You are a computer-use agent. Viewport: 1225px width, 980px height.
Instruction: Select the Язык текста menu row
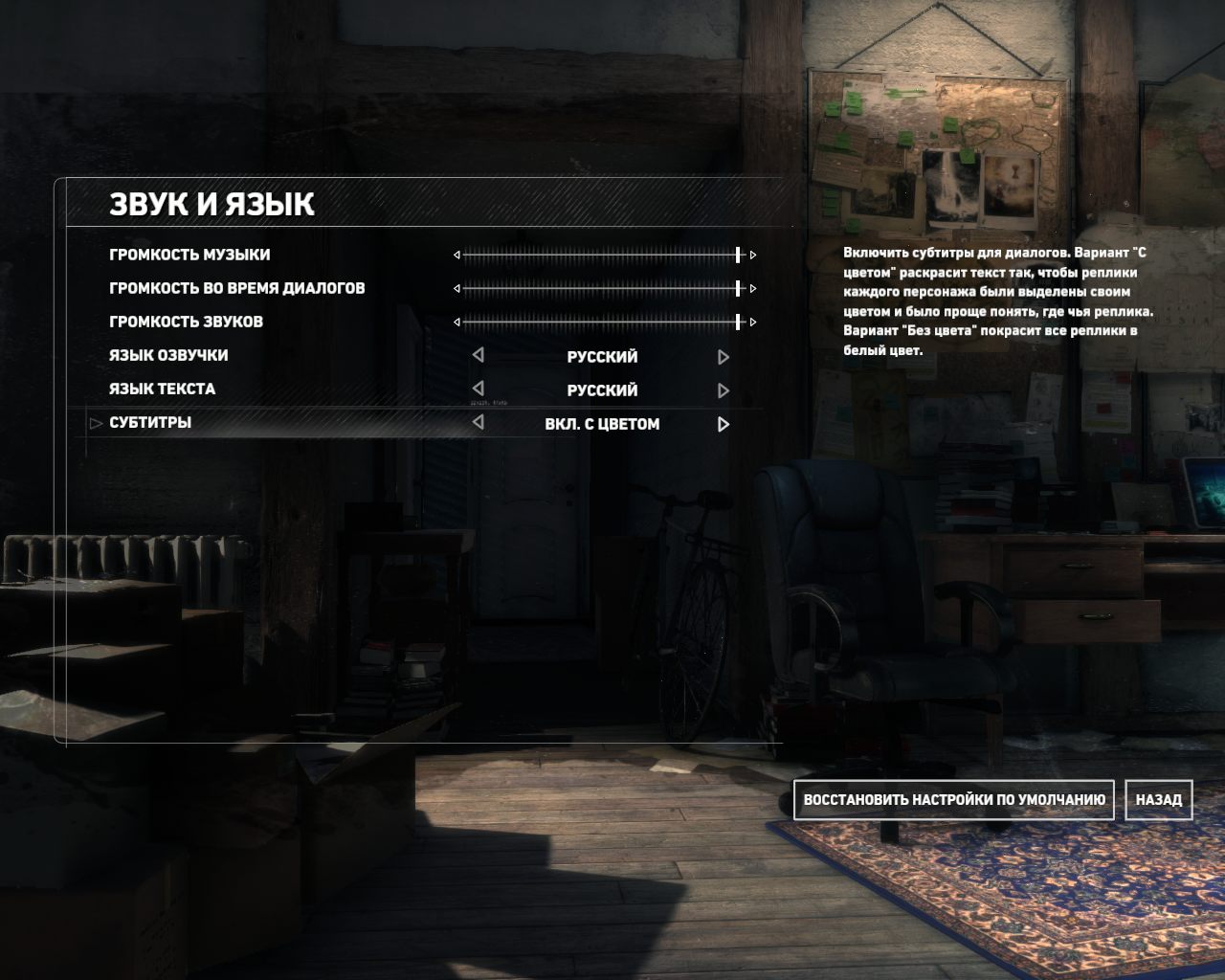(x=162, y=389)
